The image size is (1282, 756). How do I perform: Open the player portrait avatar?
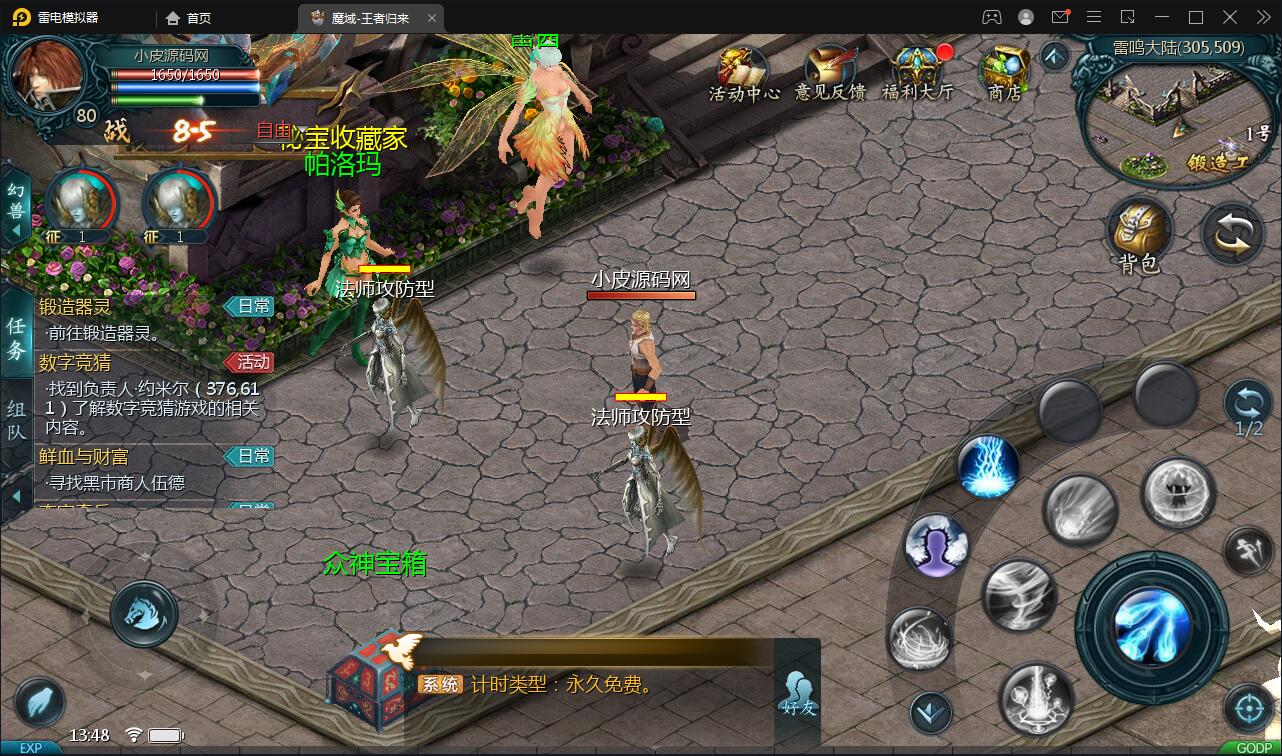[x=48, y=76]
